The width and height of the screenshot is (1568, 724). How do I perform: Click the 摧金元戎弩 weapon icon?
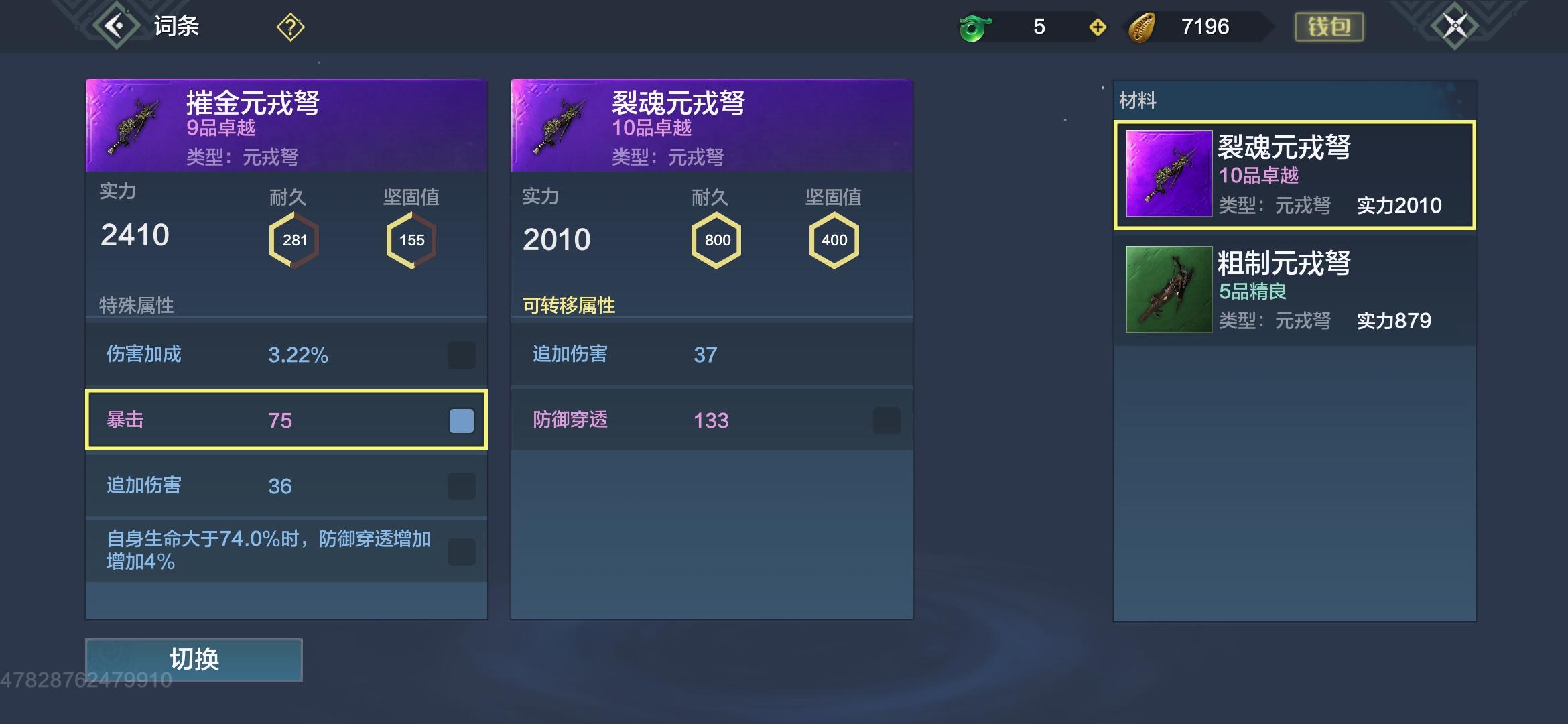[x=131, y=123]
